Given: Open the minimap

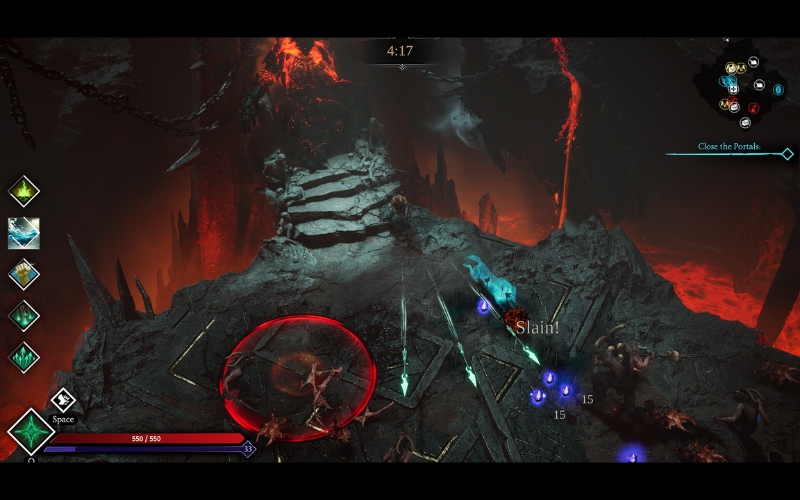Looking at the screenshot, I should click(742, 92).
